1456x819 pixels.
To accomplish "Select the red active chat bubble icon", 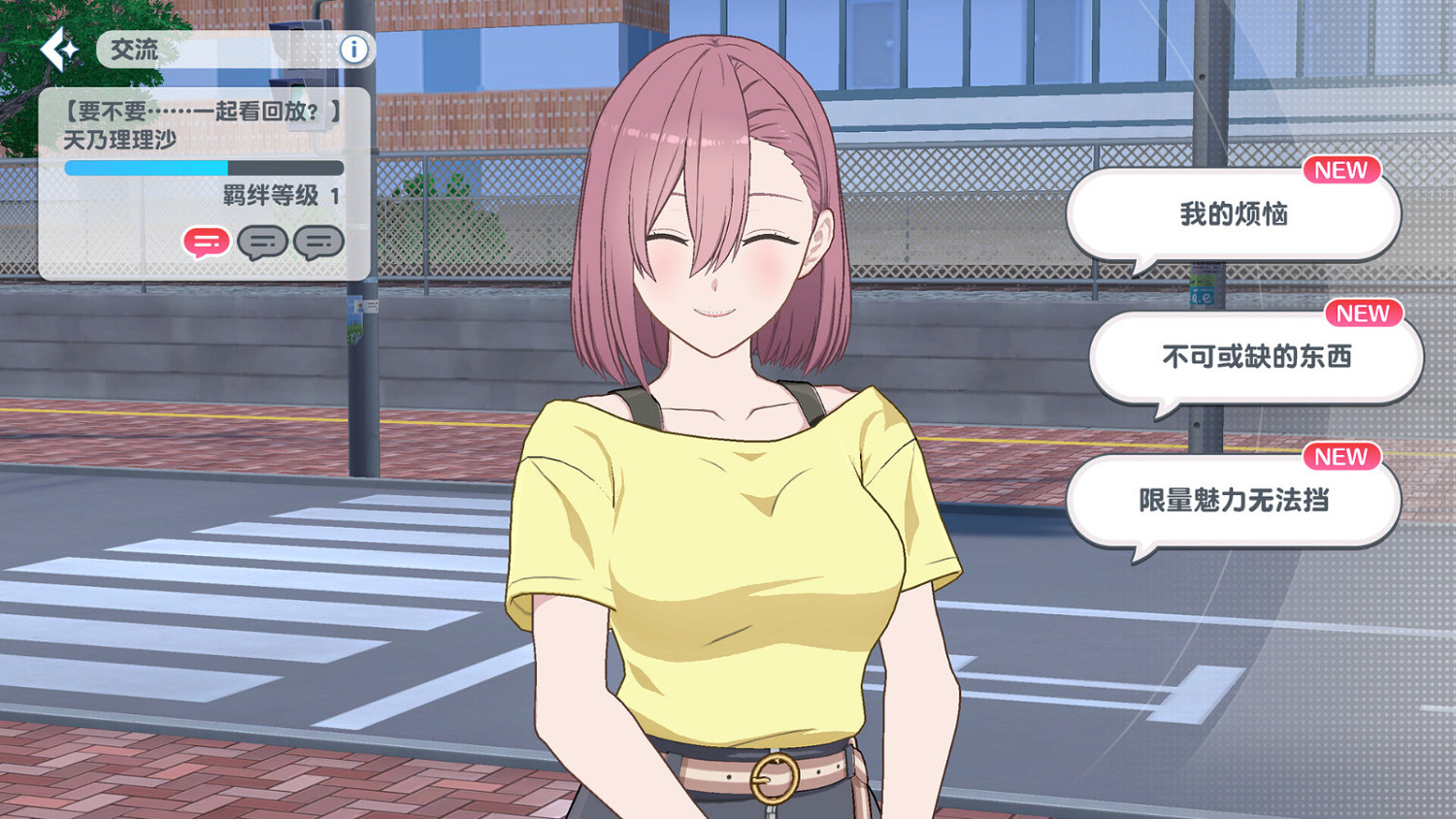I will [x=206, y=243].
